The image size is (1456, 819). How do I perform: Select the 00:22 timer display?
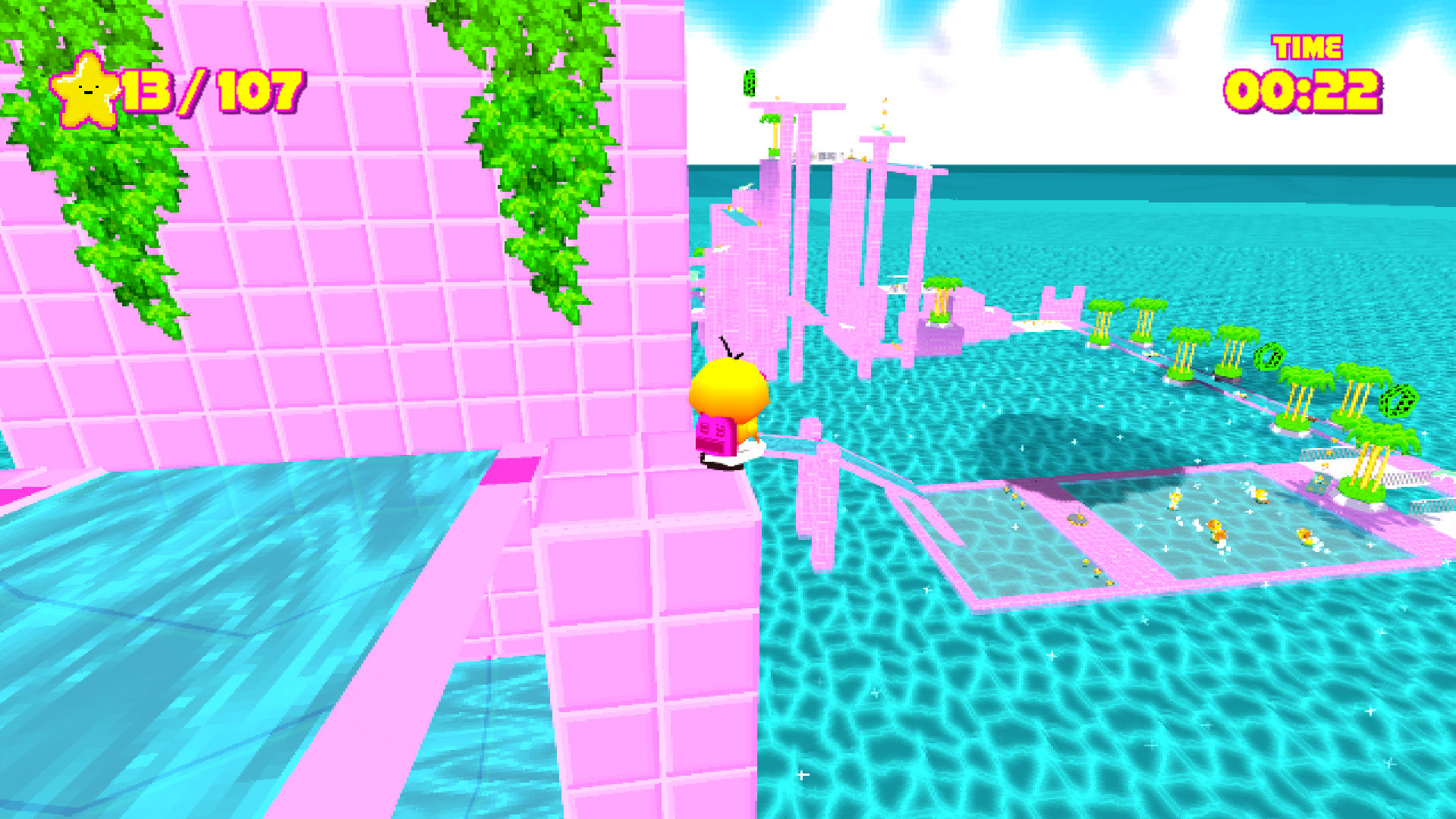(x=1302, y=91)
